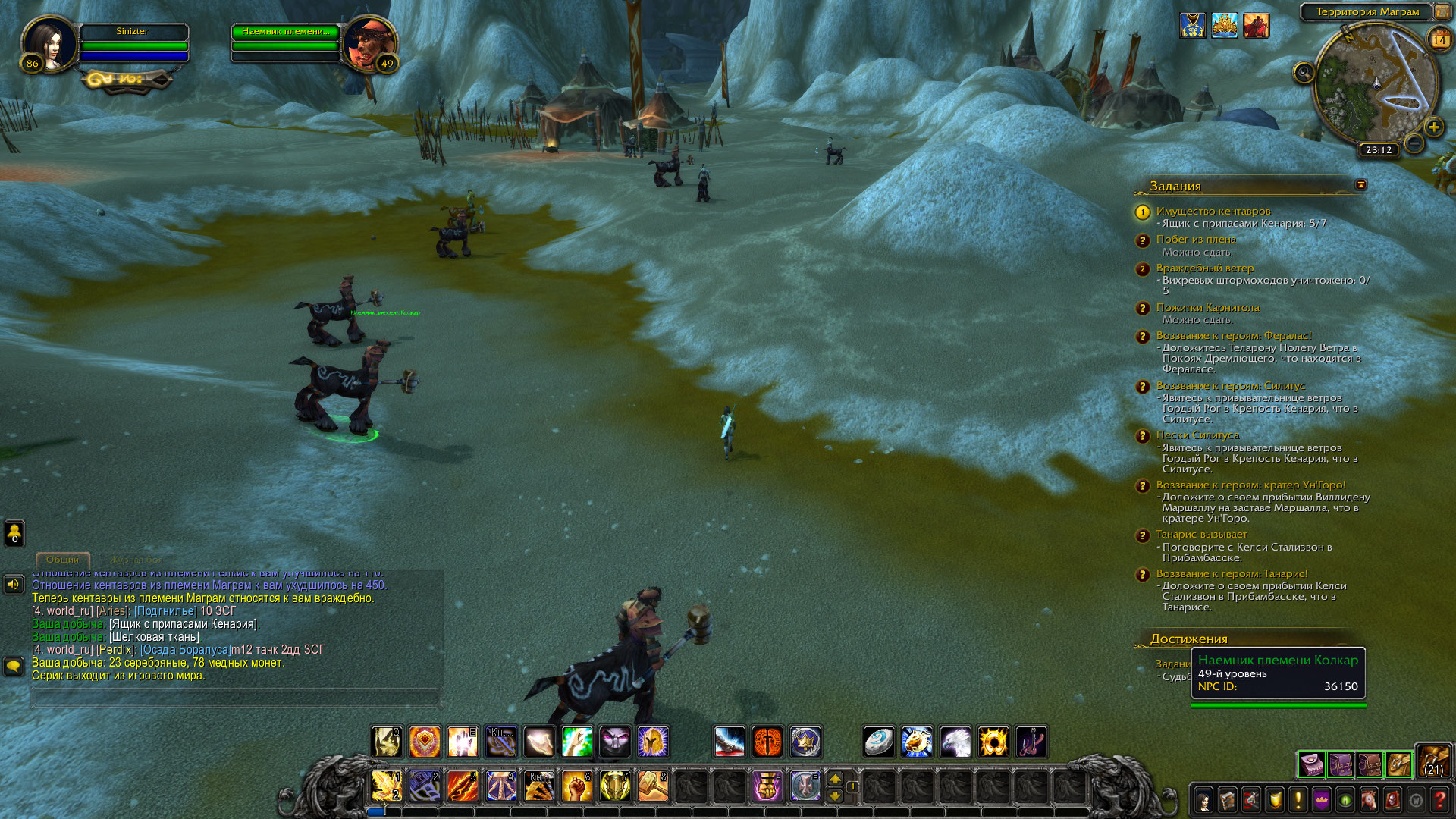Open the calendar showing day 14
This screenshot has height=819, width=1456.
(1439, 39)
